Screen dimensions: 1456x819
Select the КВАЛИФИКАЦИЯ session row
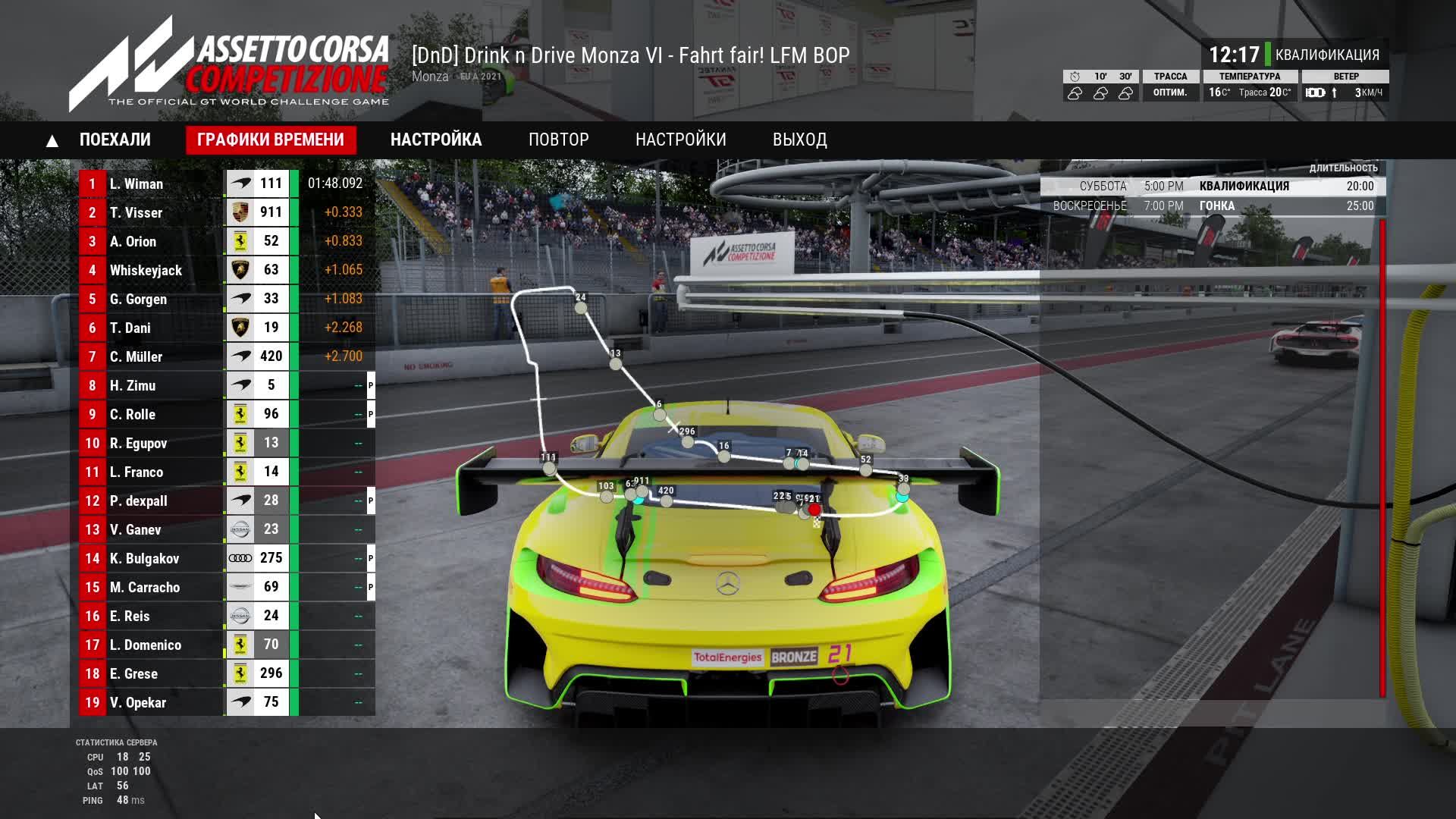[x=1213, y=187]
